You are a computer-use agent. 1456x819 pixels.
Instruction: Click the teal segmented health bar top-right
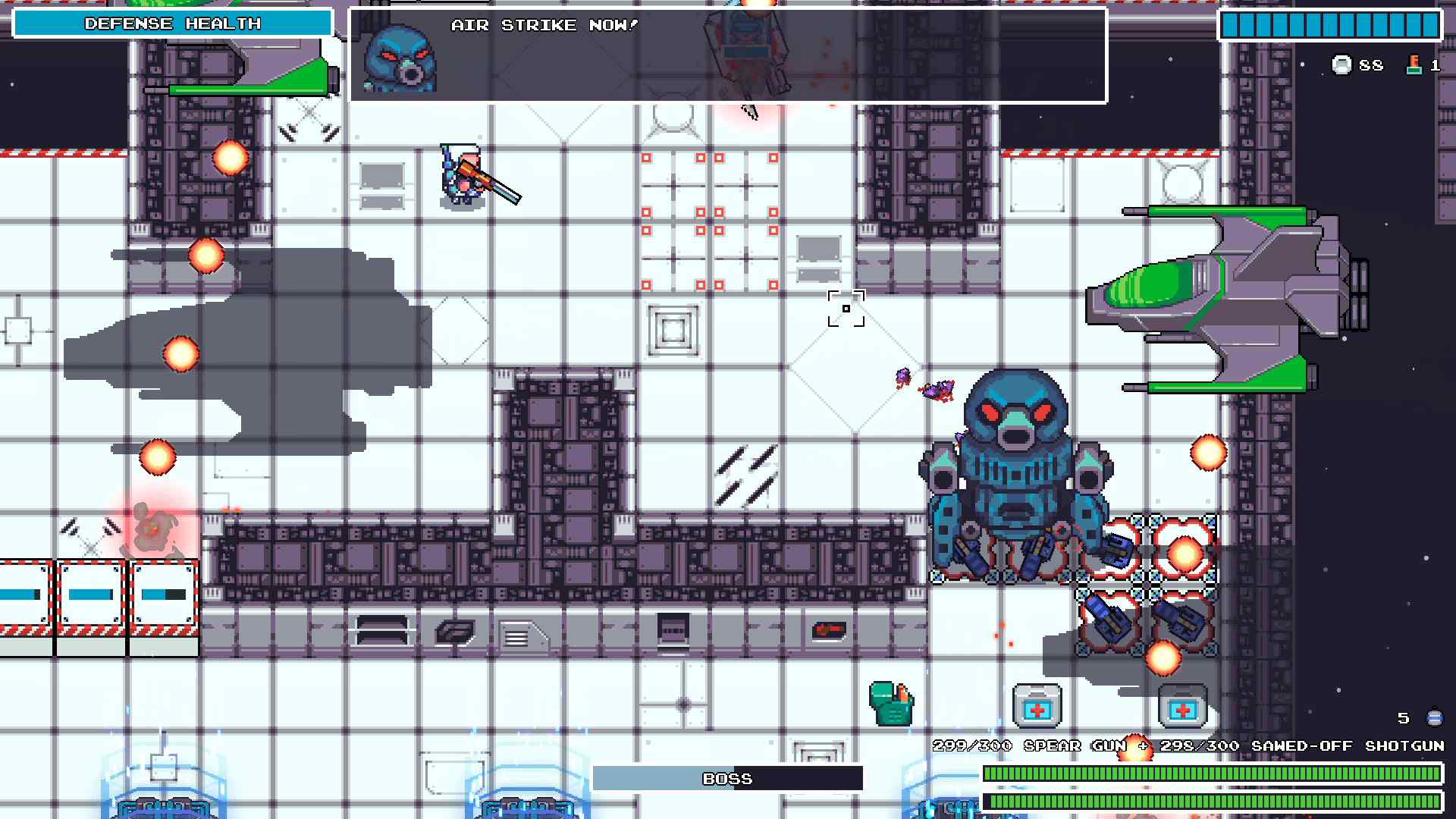pyautogui.click(x=1329, y=24)
